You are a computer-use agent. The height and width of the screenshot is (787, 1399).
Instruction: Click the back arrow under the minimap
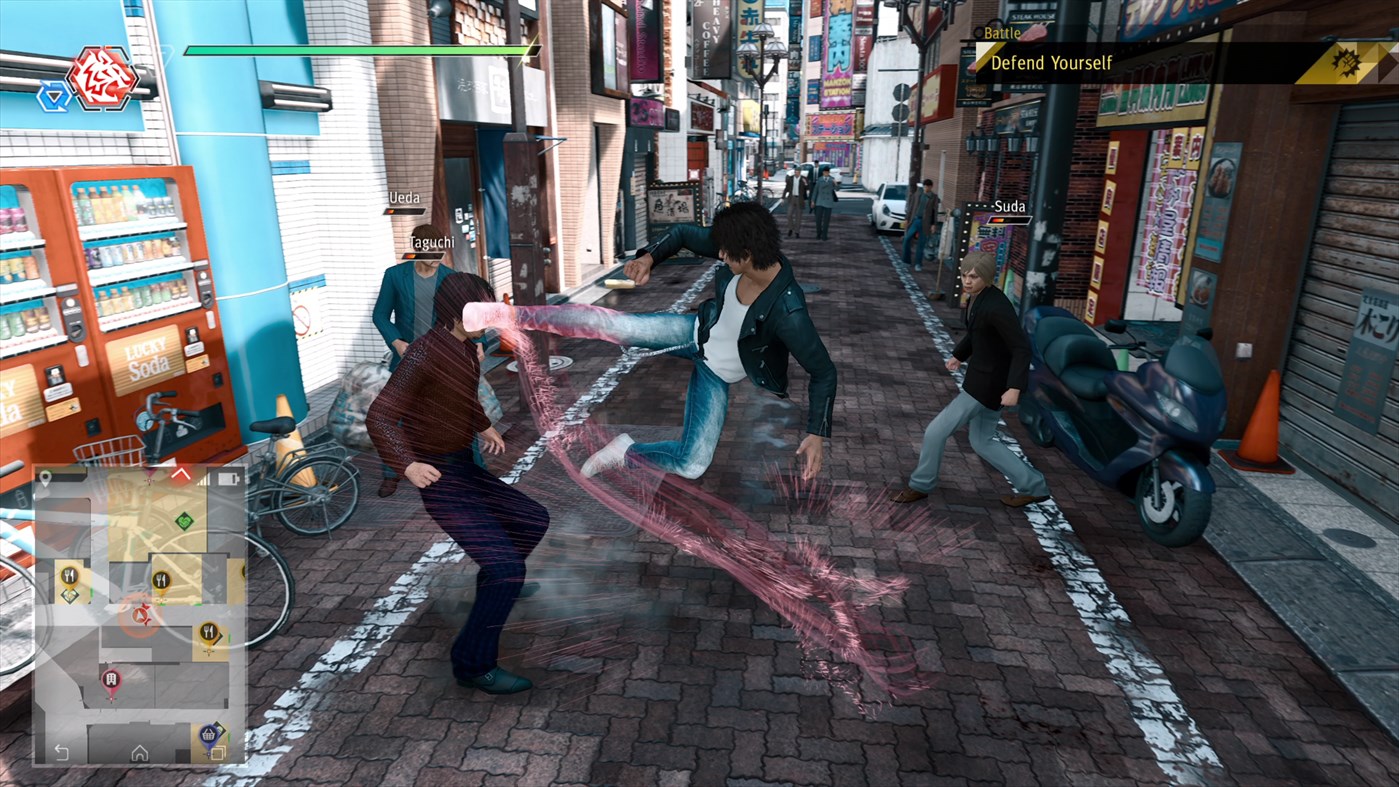point(60,752)
